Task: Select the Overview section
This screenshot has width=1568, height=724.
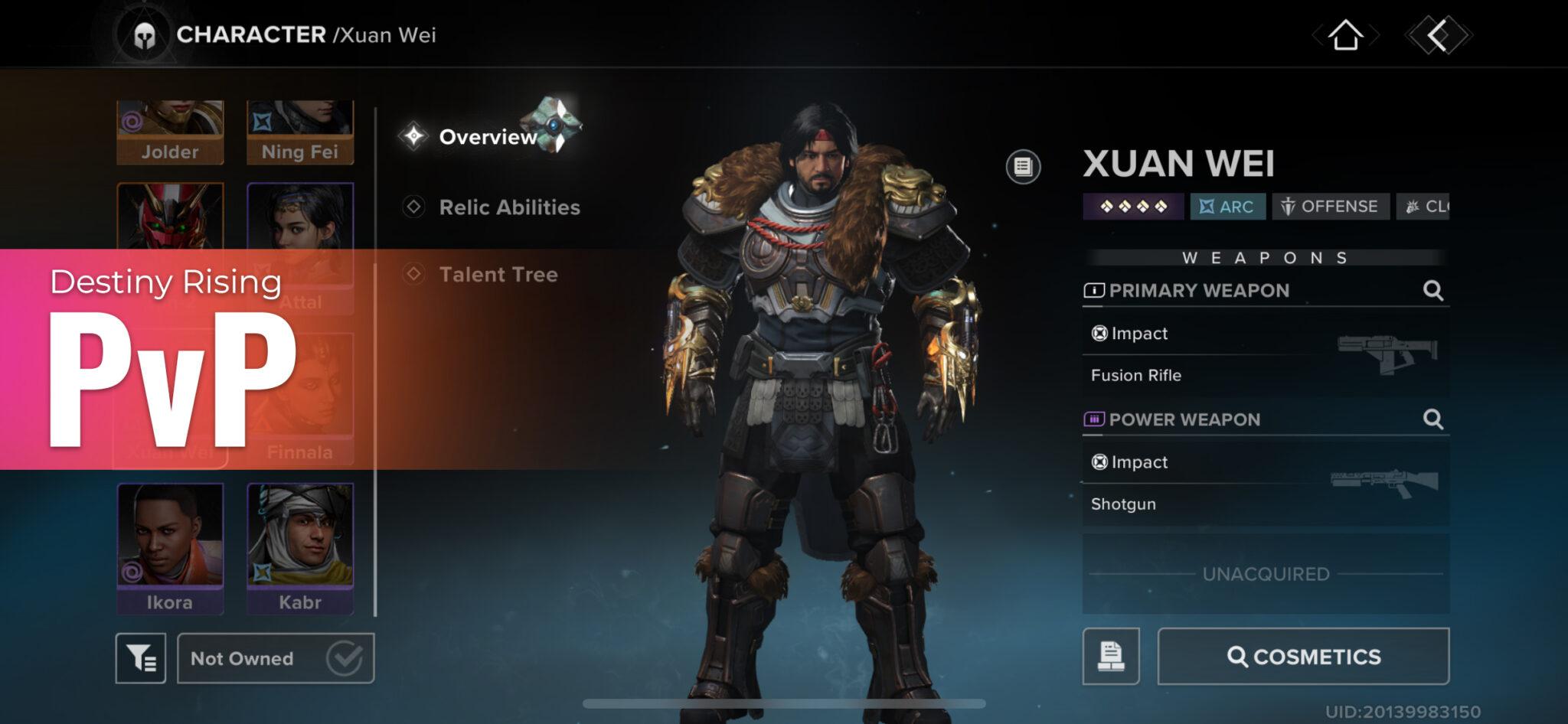Action: pyautogui.click(x=488, y=138)
